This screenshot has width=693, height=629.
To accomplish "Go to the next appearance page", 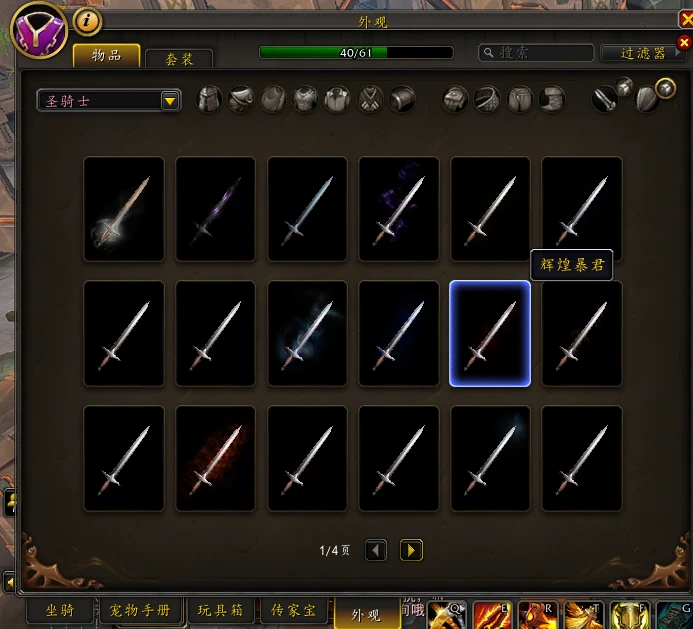I will point(411,550).
